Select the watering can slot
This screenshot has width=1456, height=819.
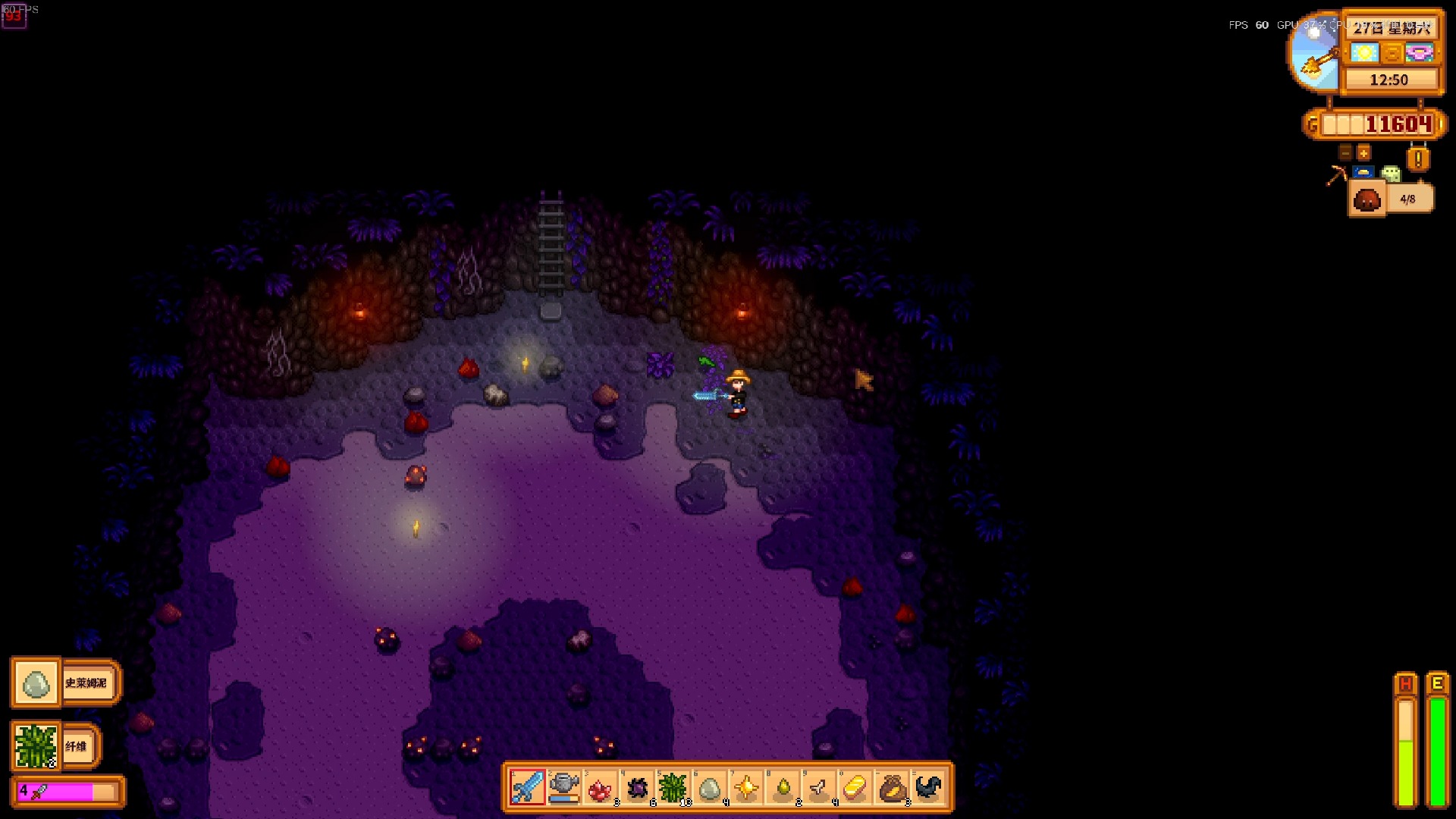pos(564,787)
